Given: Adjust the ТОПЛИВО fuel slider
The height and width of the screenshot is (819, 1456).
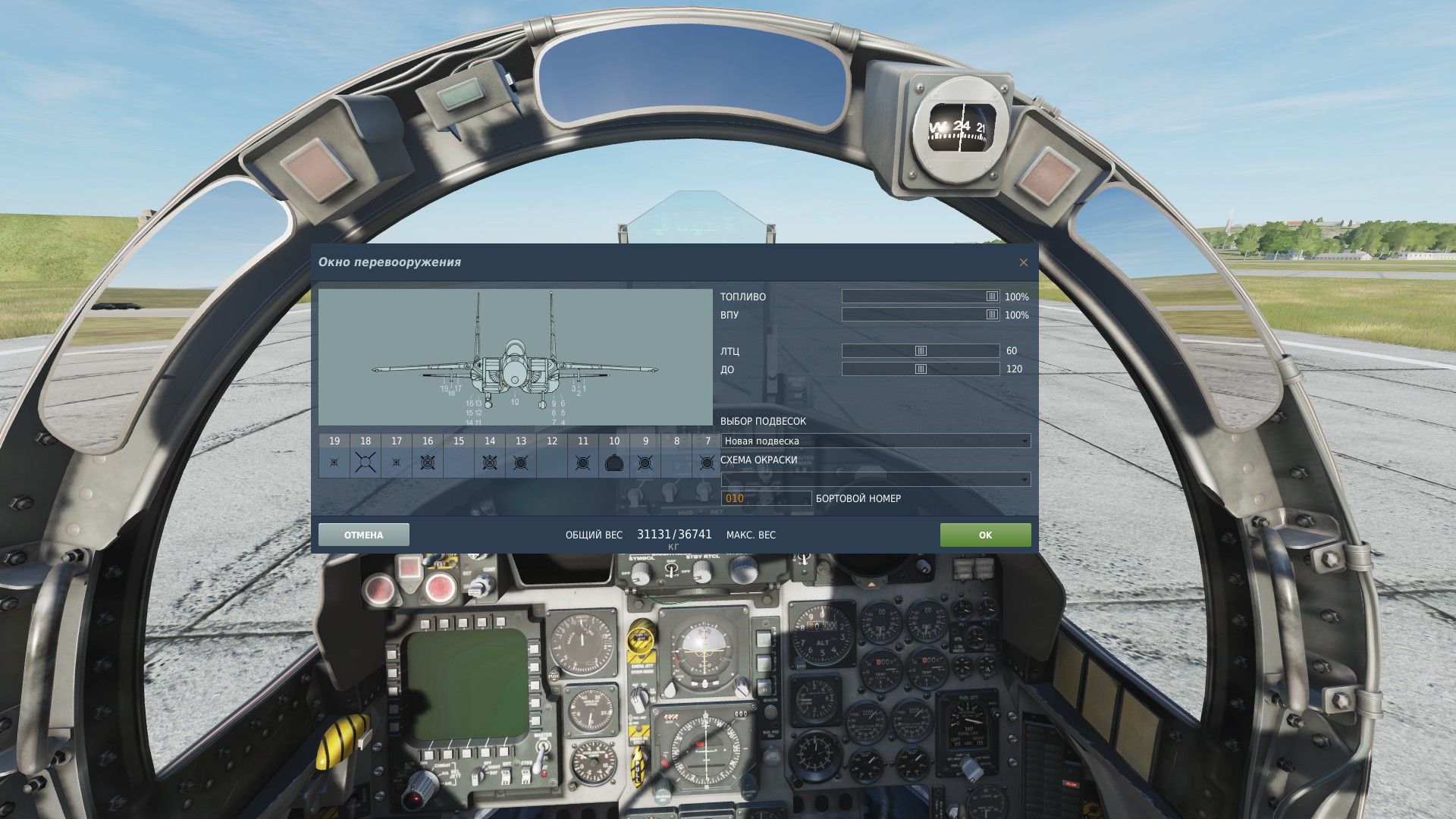Looking at the screenshot, I should tap(992, 297).
